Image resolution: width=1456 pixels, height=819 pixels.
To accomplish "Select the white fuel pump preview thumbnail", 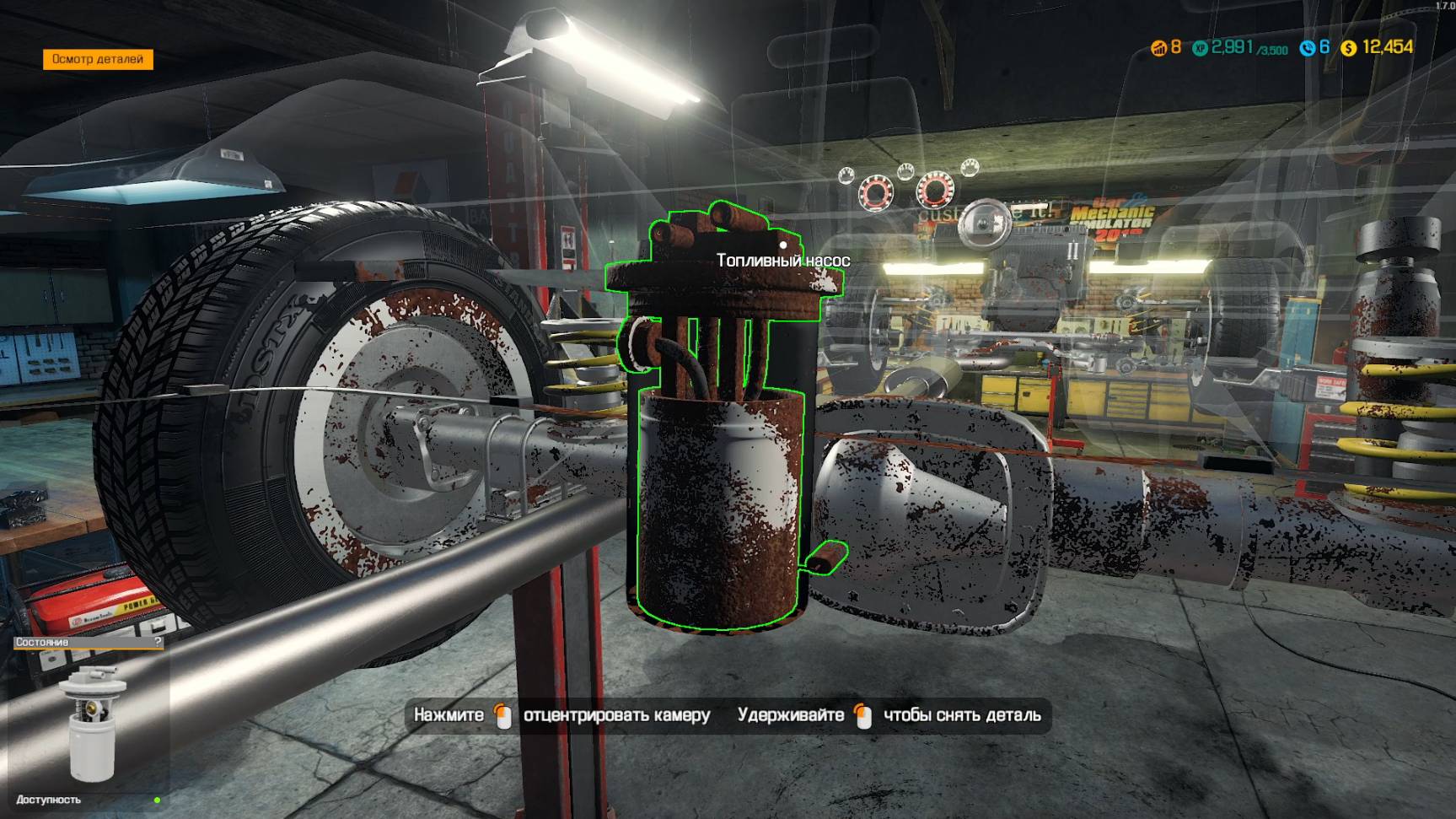I will pos(92,723).
